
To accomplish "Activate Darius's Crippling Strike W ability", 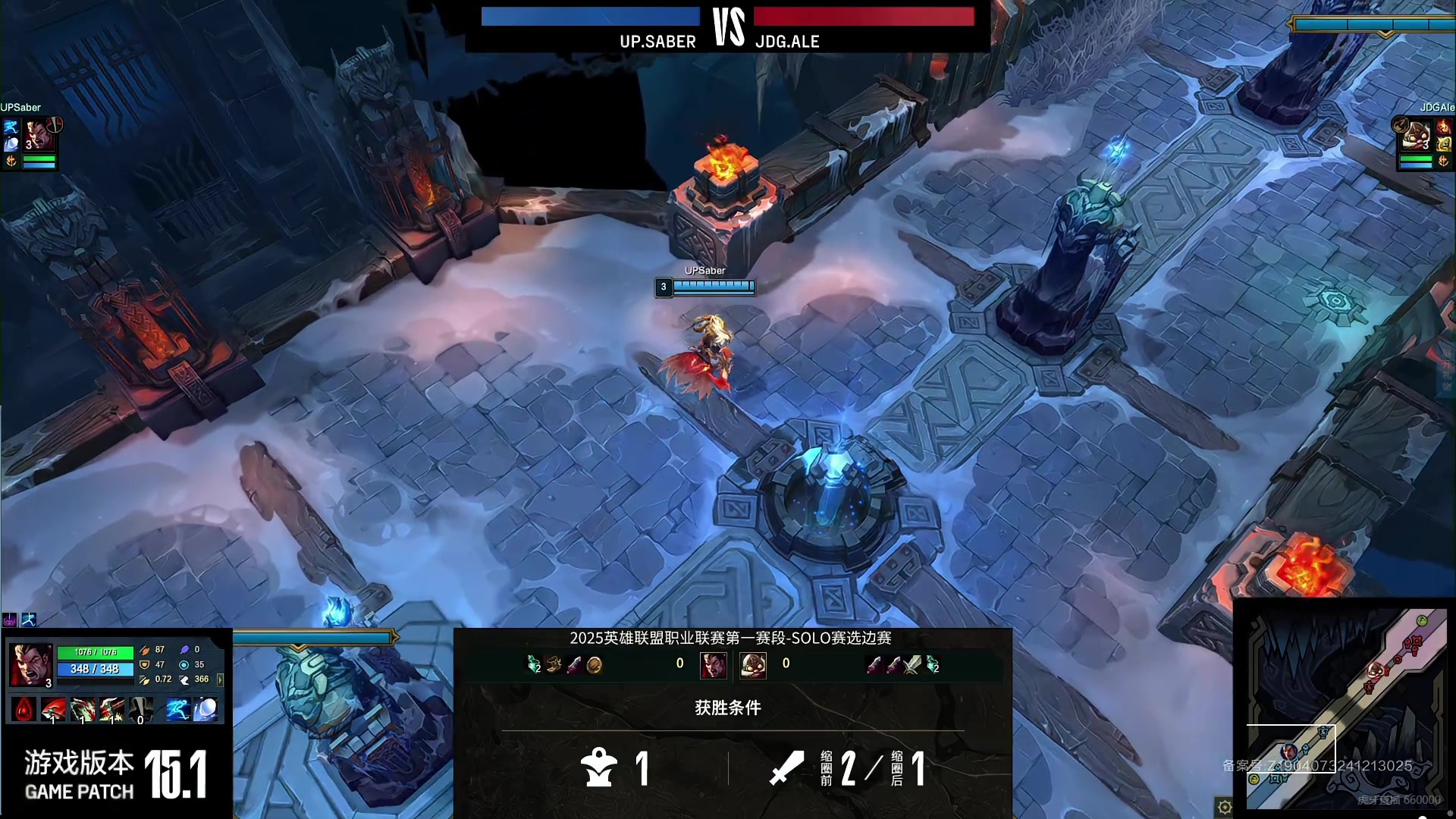I will point(83,710).
